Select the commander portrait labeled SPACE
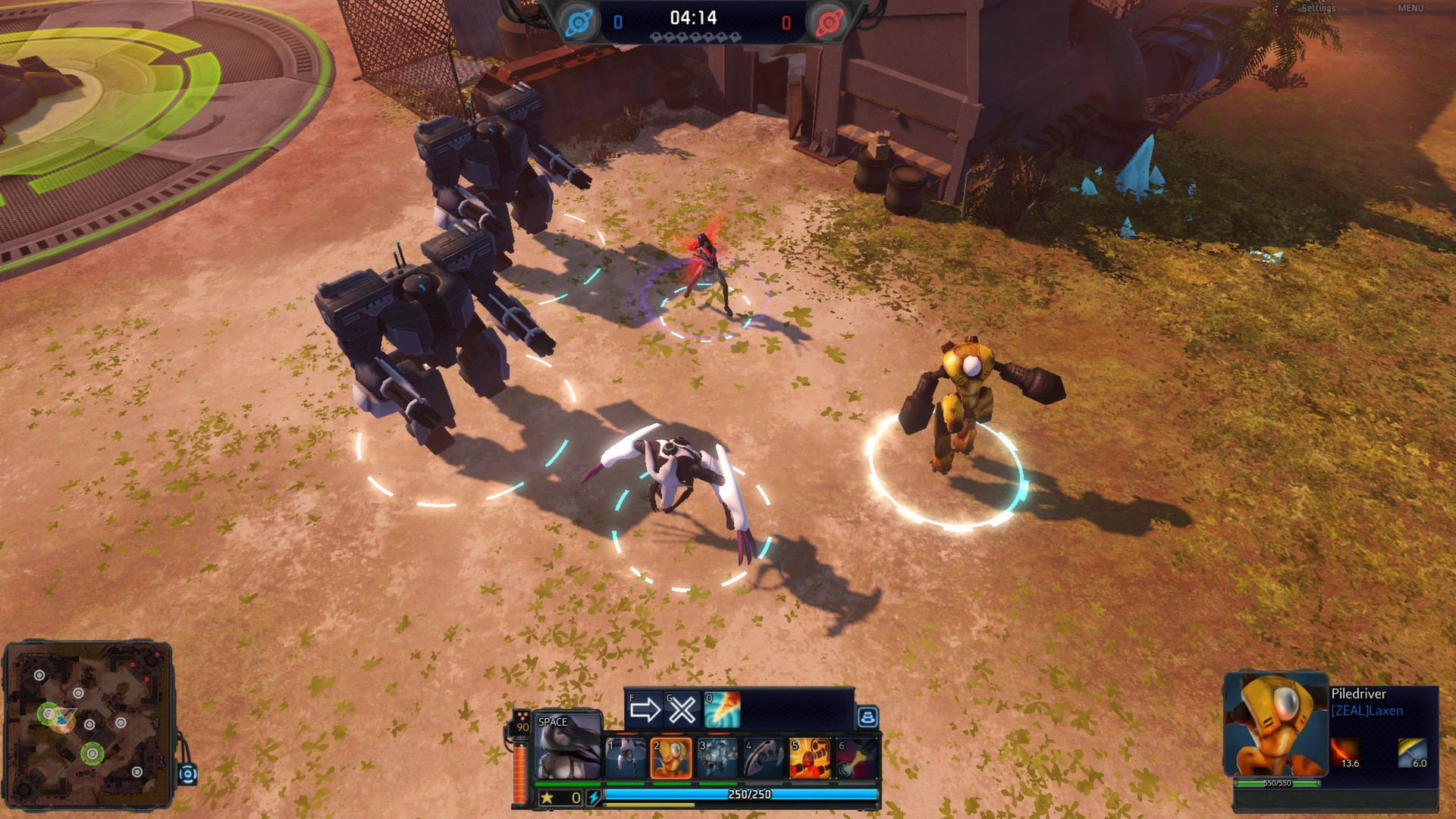 pyautogui.click(x=568, y=746)
